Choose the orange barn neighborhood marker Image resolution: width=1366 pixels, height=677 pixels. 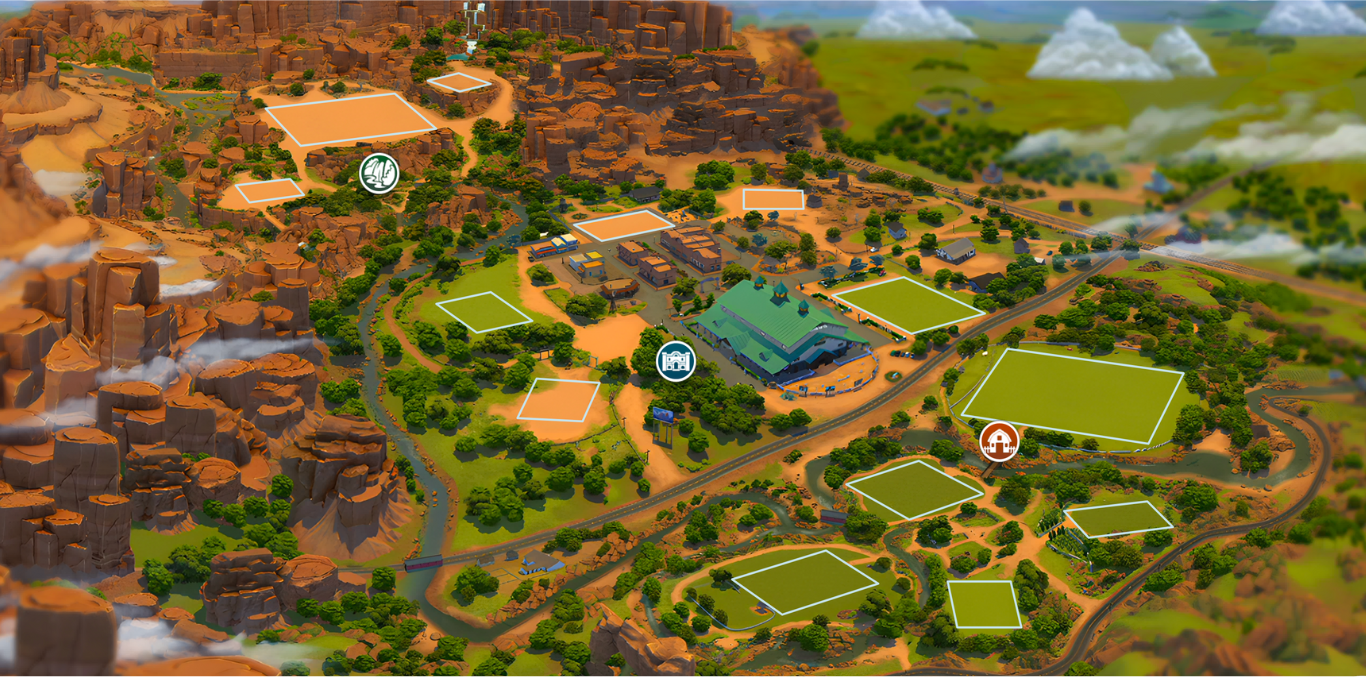click(998, 440)
